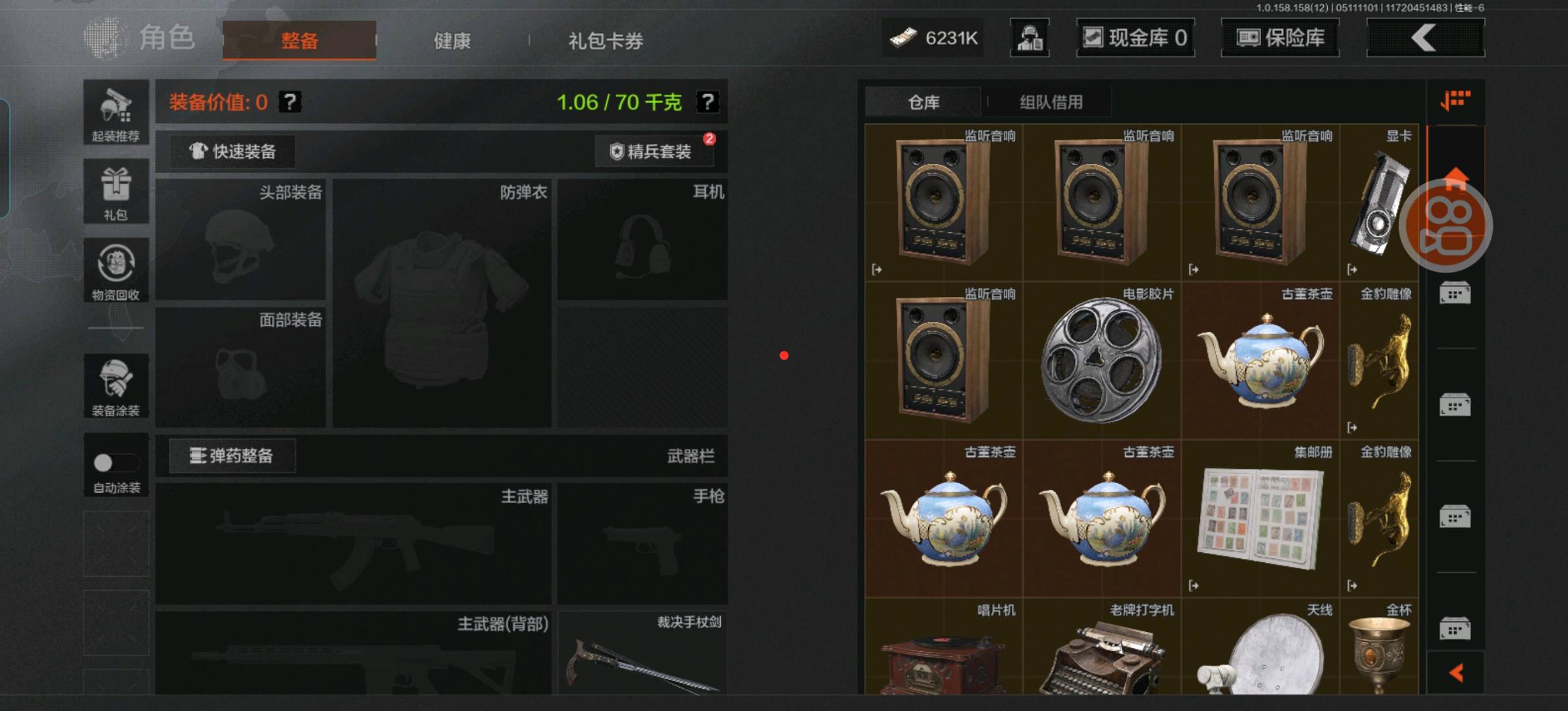Screen dimensions: 1568x711
Task: Select the 电影胶片 film reel item
Action: point(1101,360)
